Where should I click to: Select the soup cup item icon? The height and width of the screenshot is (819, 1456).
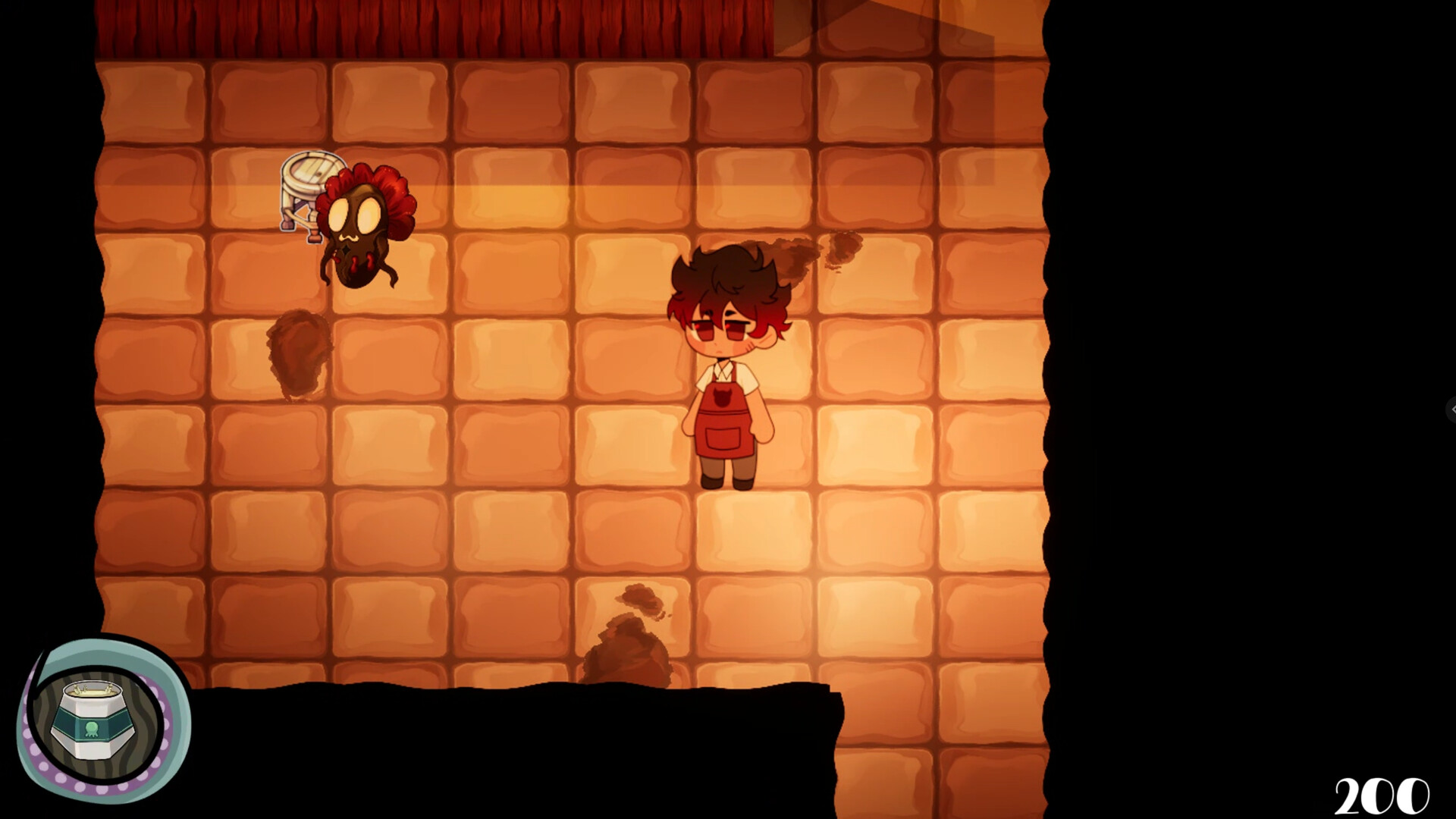94,719
